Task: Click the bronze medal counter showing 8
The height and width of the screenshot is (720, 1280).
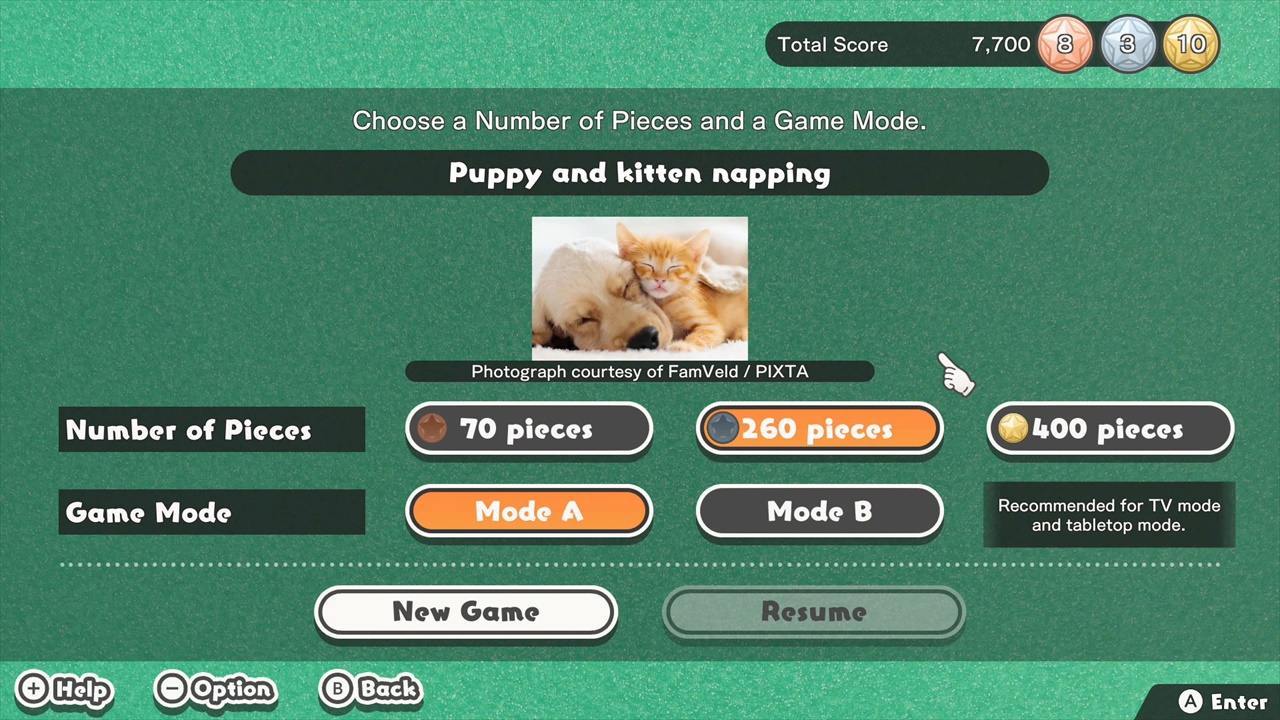Action: pos(1064,44)
